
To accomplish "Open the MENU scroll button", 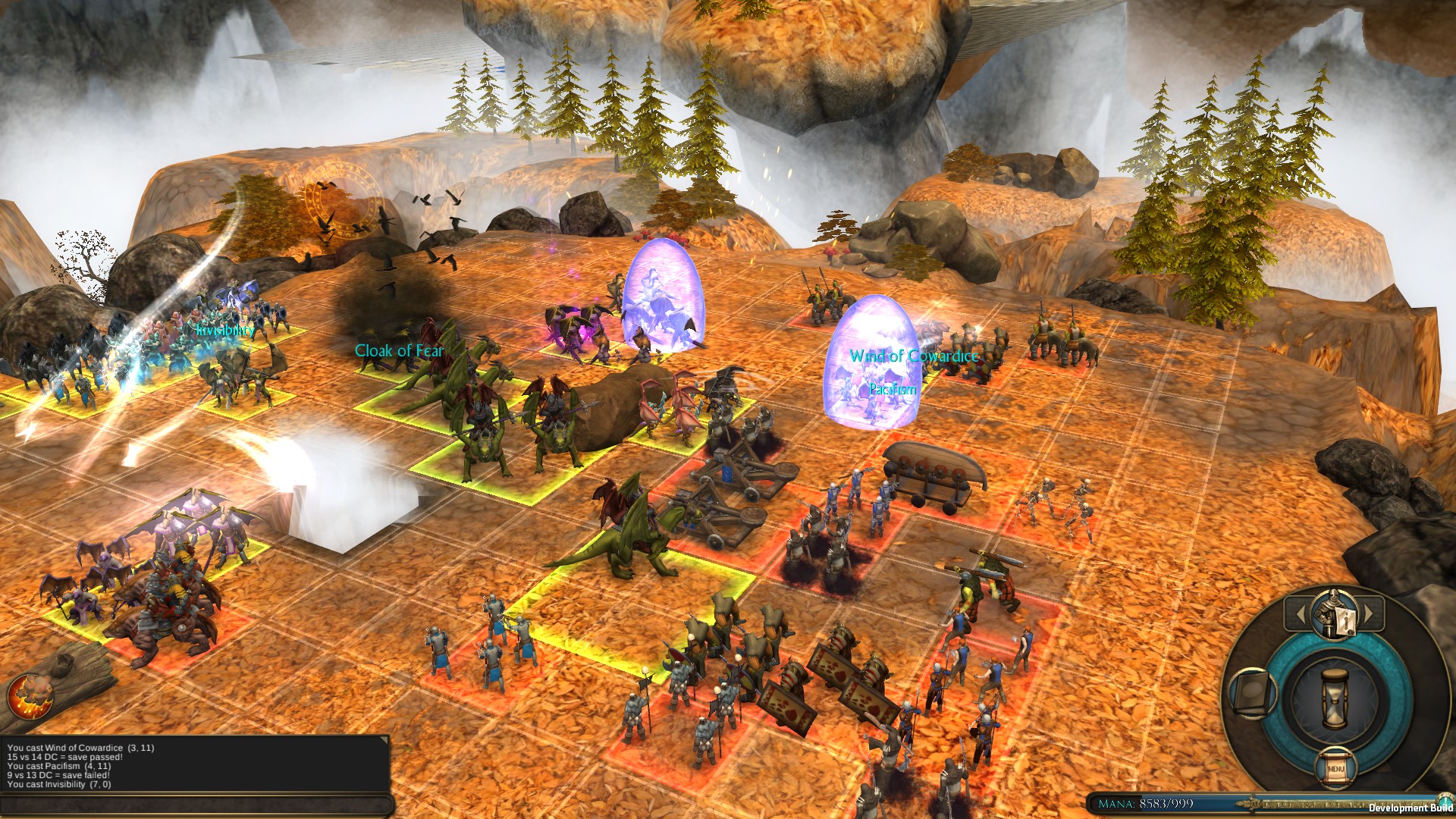I will tap(1336, 768).
